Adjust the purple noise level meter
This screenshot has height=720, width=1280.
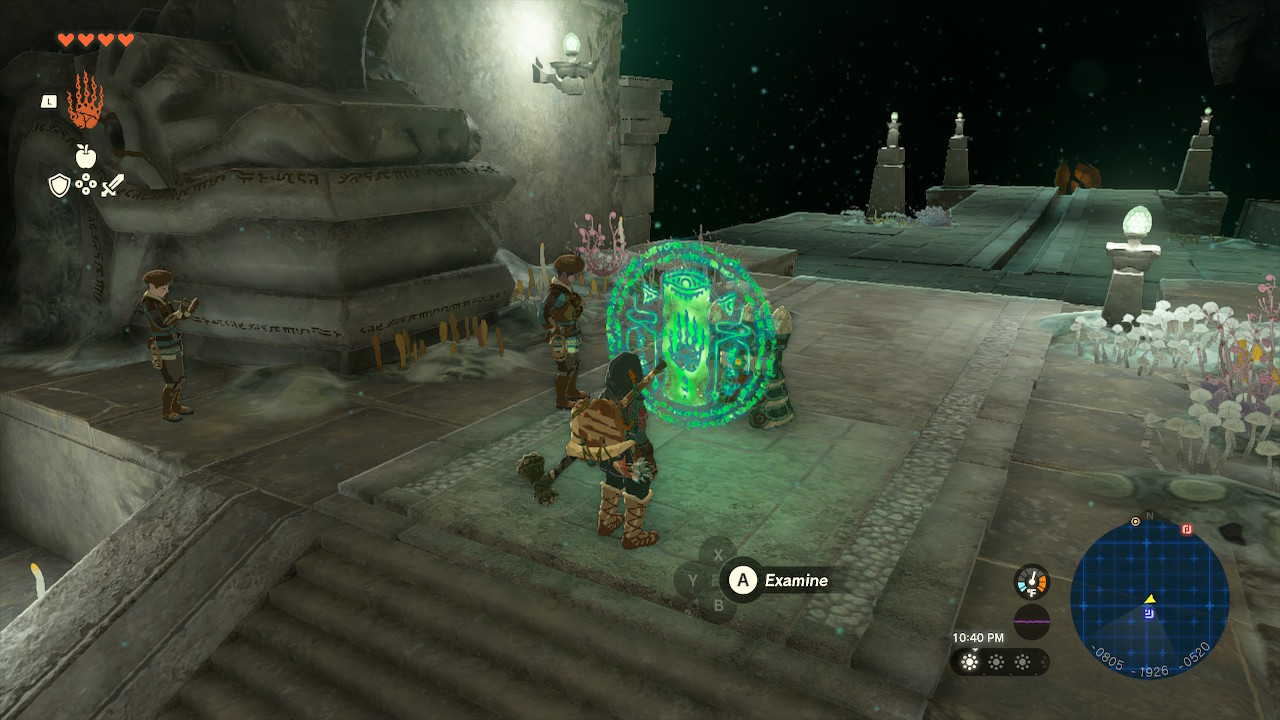pyautogui.click(x=1032, y=620)
